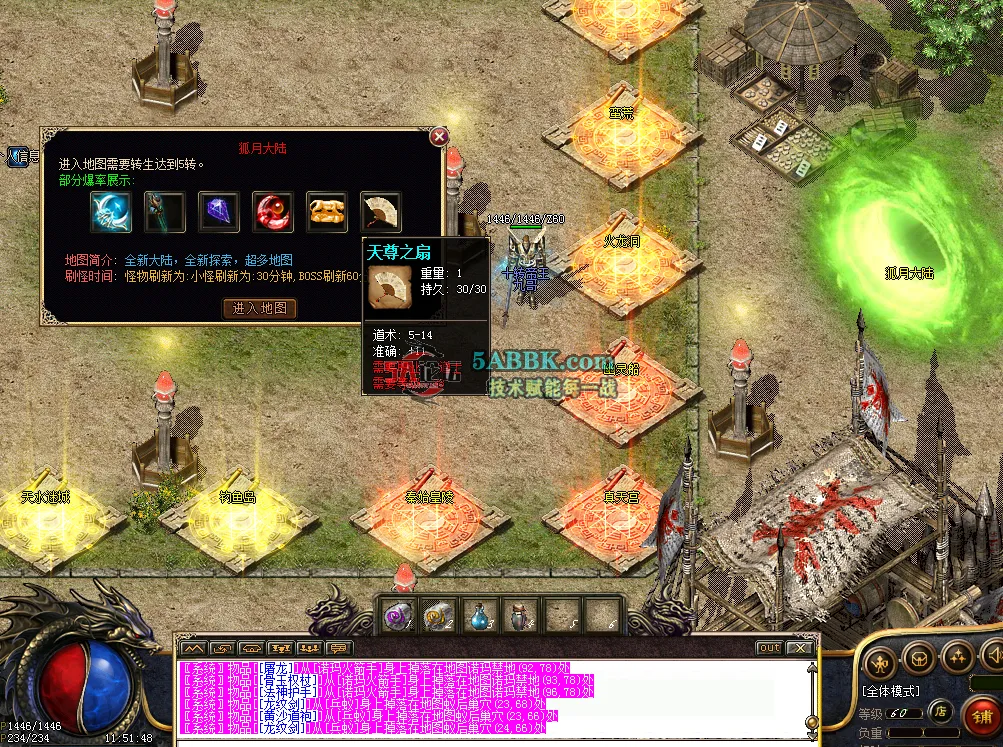1003x747 pixels.
Task: Select the 天尊之扇 fan drop icon
Action: 380,212
